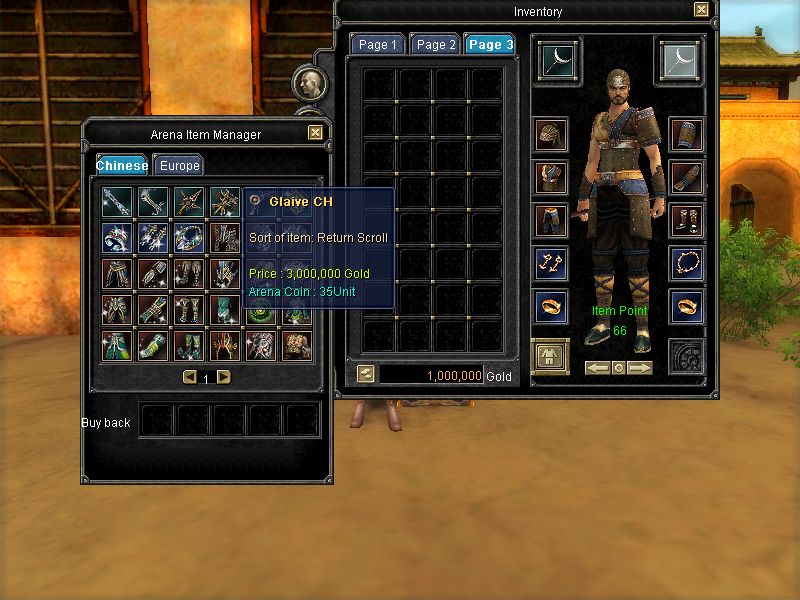Rotate character preview to the left

pos(598,368)
